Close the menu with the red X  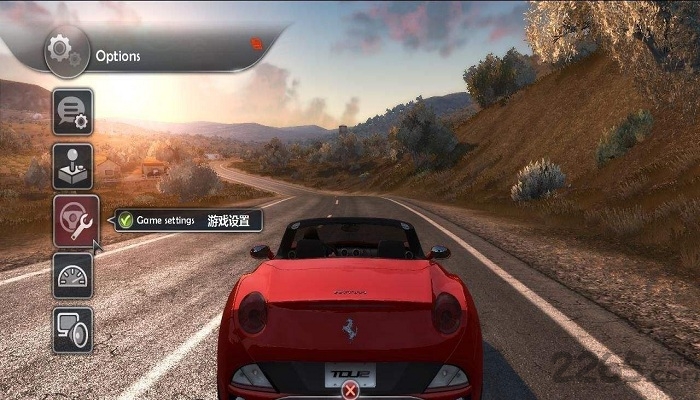[350, 391]
